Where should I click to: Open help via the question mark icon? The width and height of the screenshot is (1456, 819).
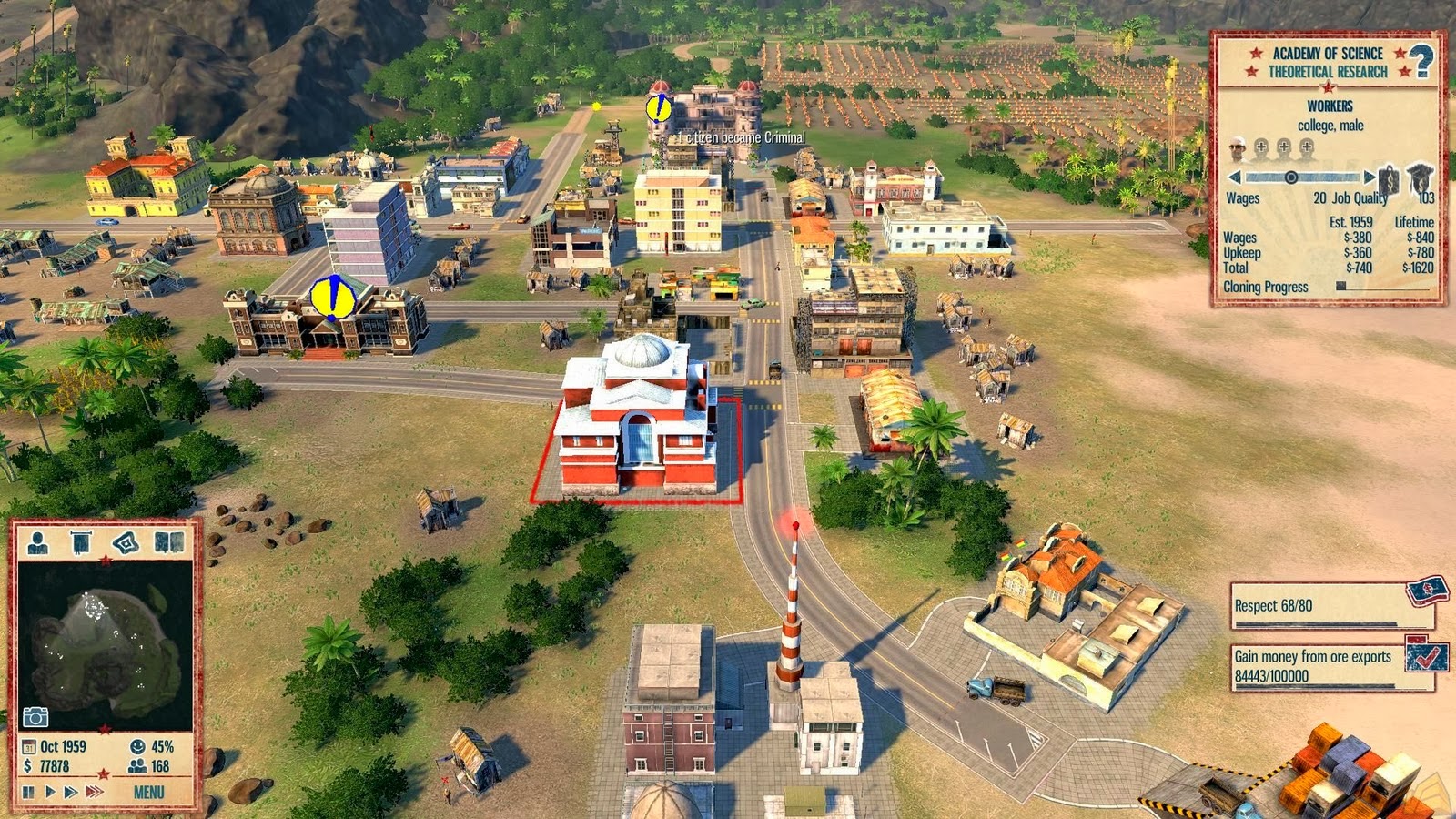tap(1421, 61)
